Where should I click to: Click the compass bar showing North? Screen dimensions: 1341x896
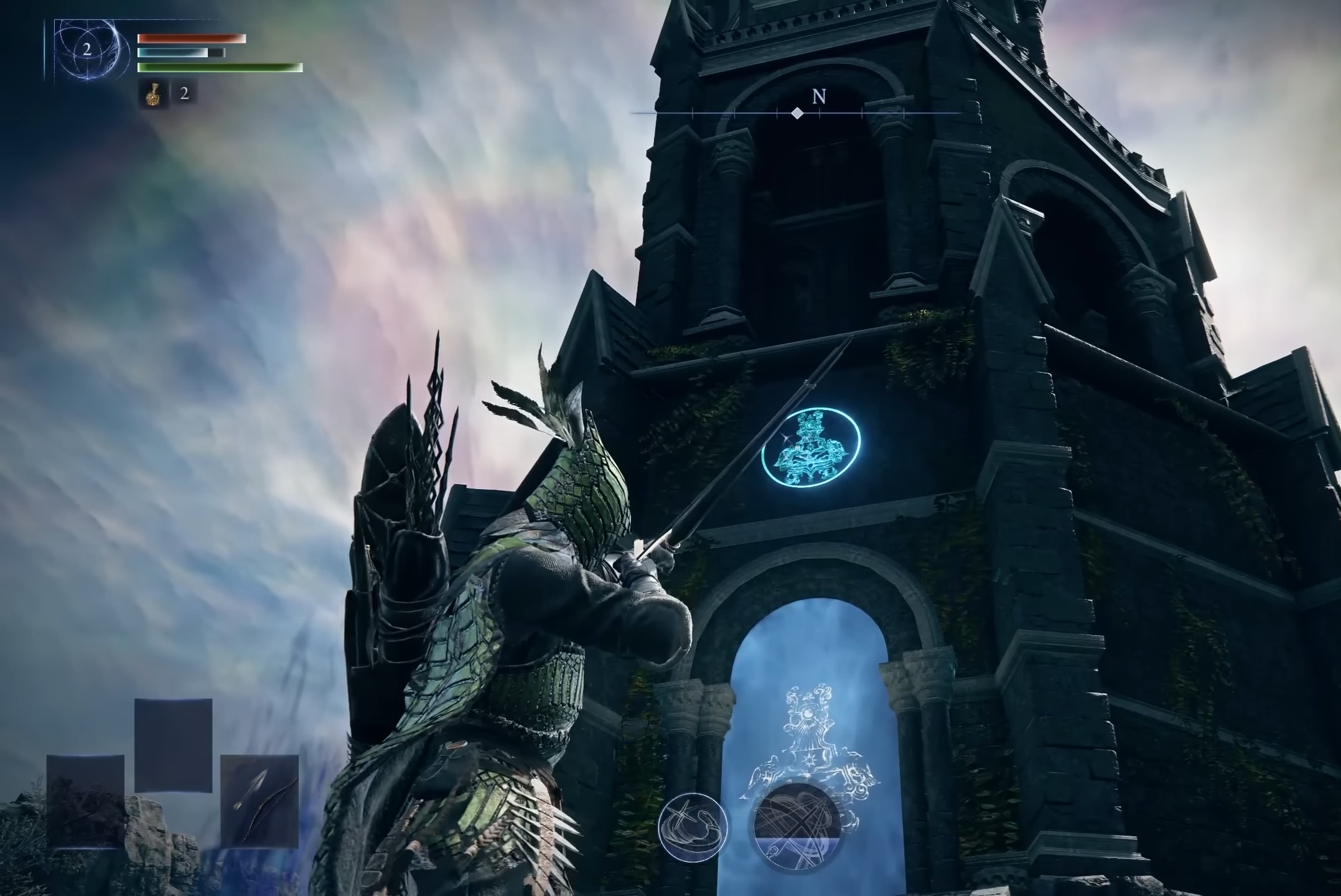798,112
